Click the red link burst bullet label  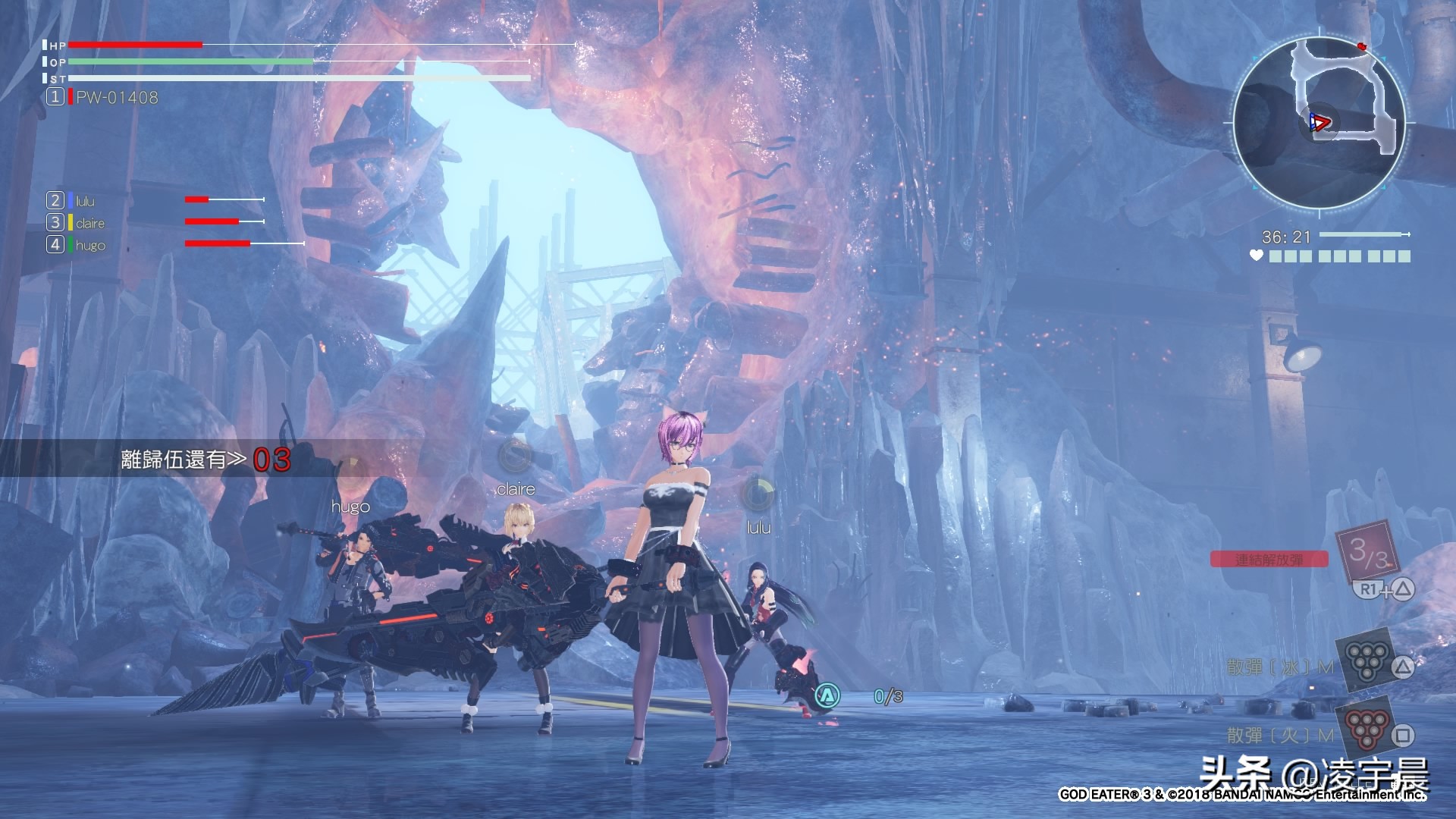(1269, 560)
